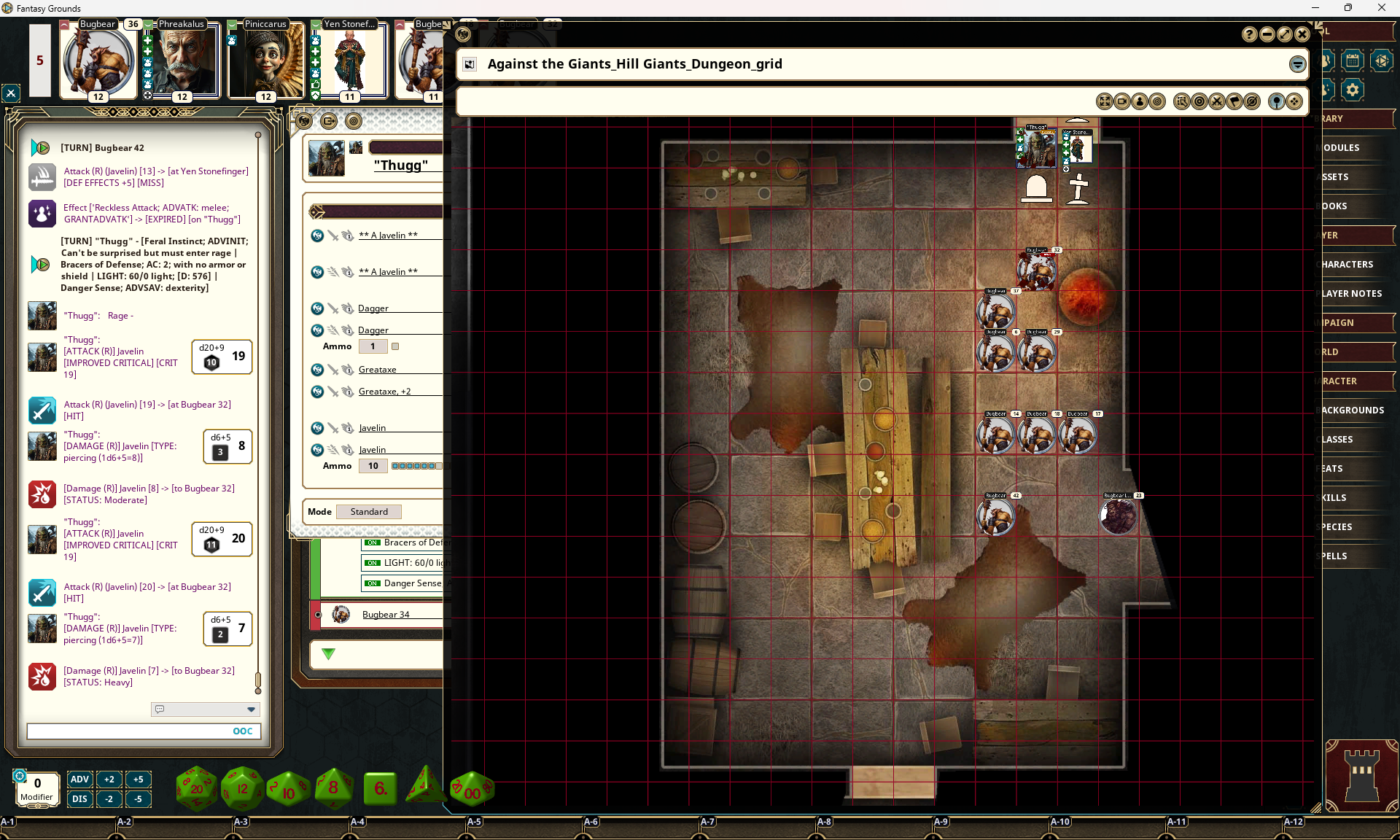Open the Backgrounds sidebar entry

click(x=1353, y=411)
